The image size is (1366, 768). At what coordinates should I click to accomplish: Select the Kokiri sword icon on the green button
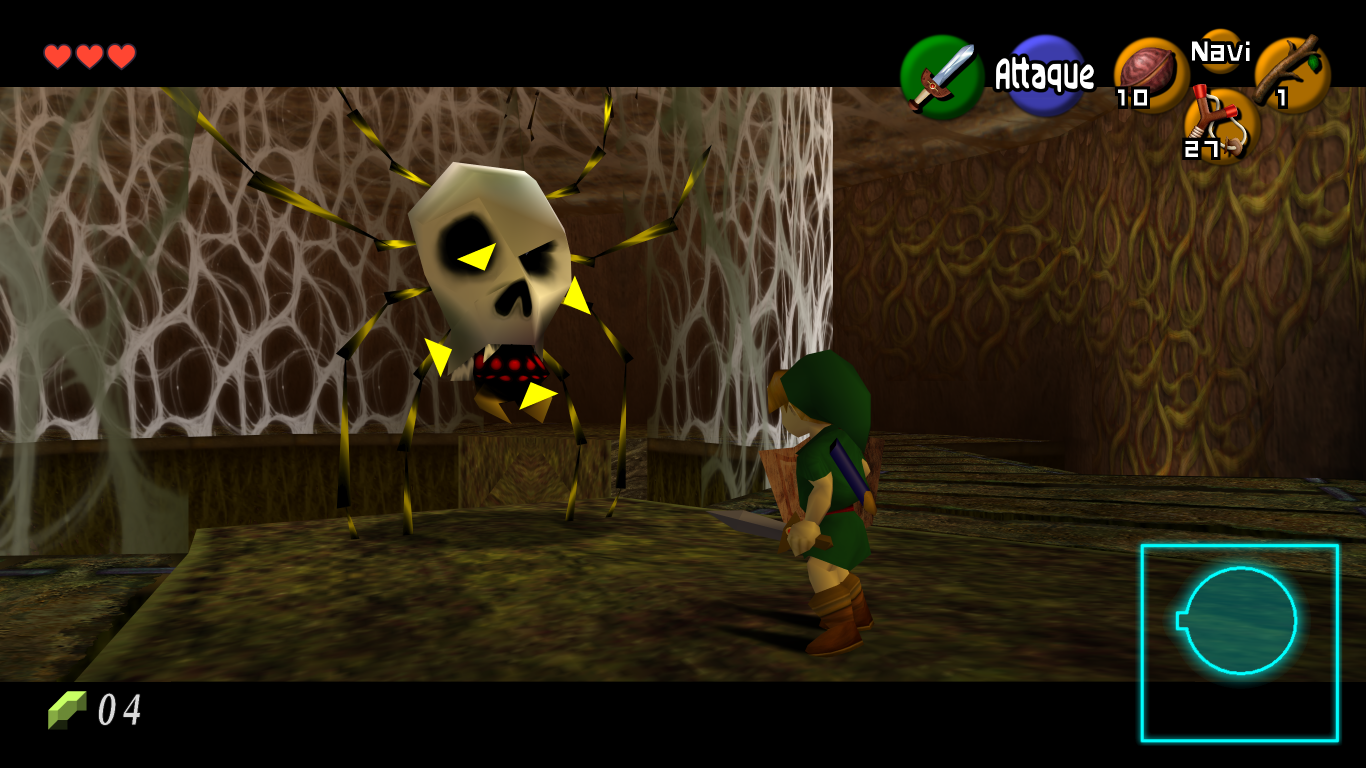[x=941, y=77]
